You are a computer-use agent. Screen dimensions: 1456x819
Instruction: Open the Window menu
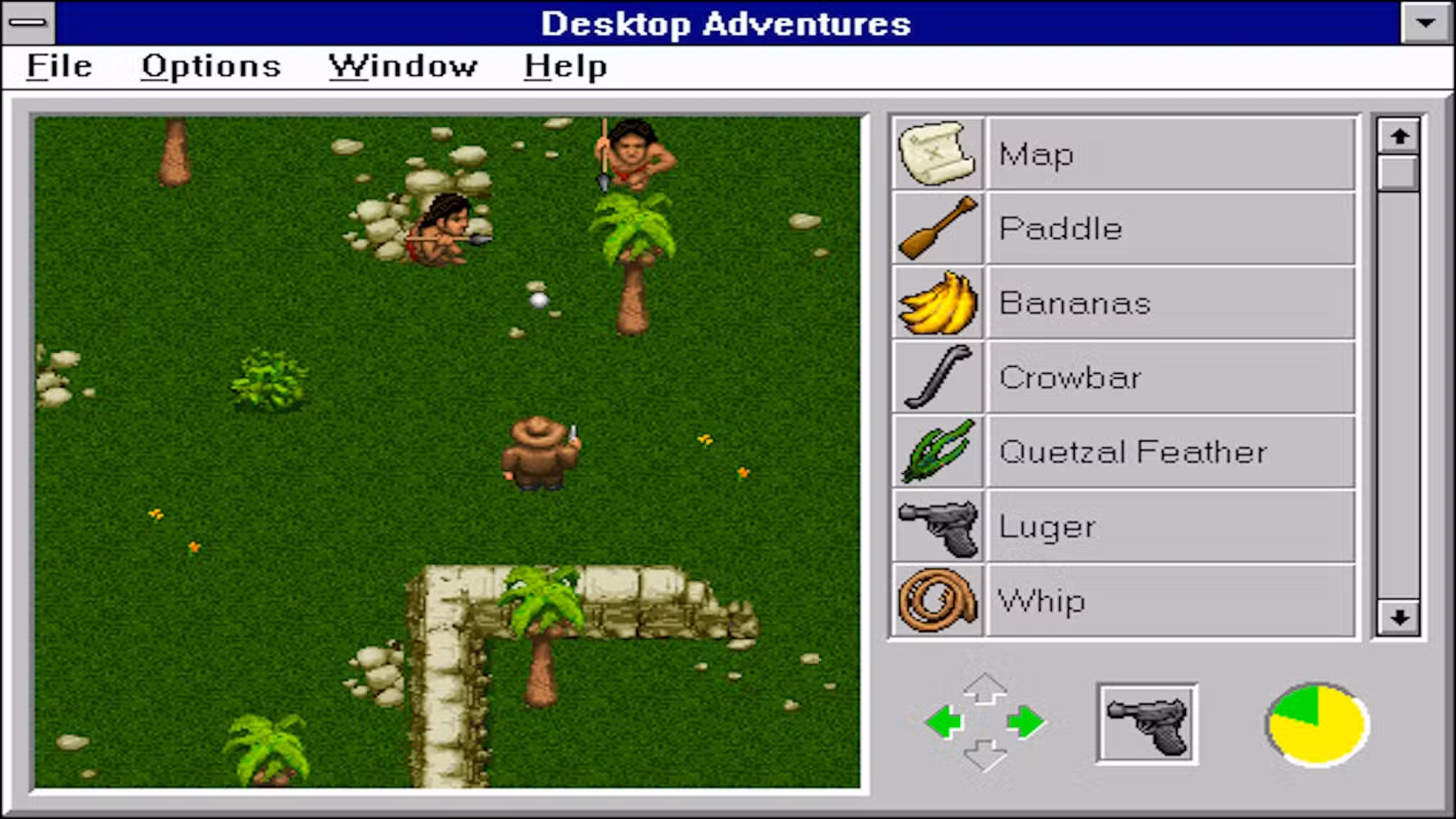402,65
